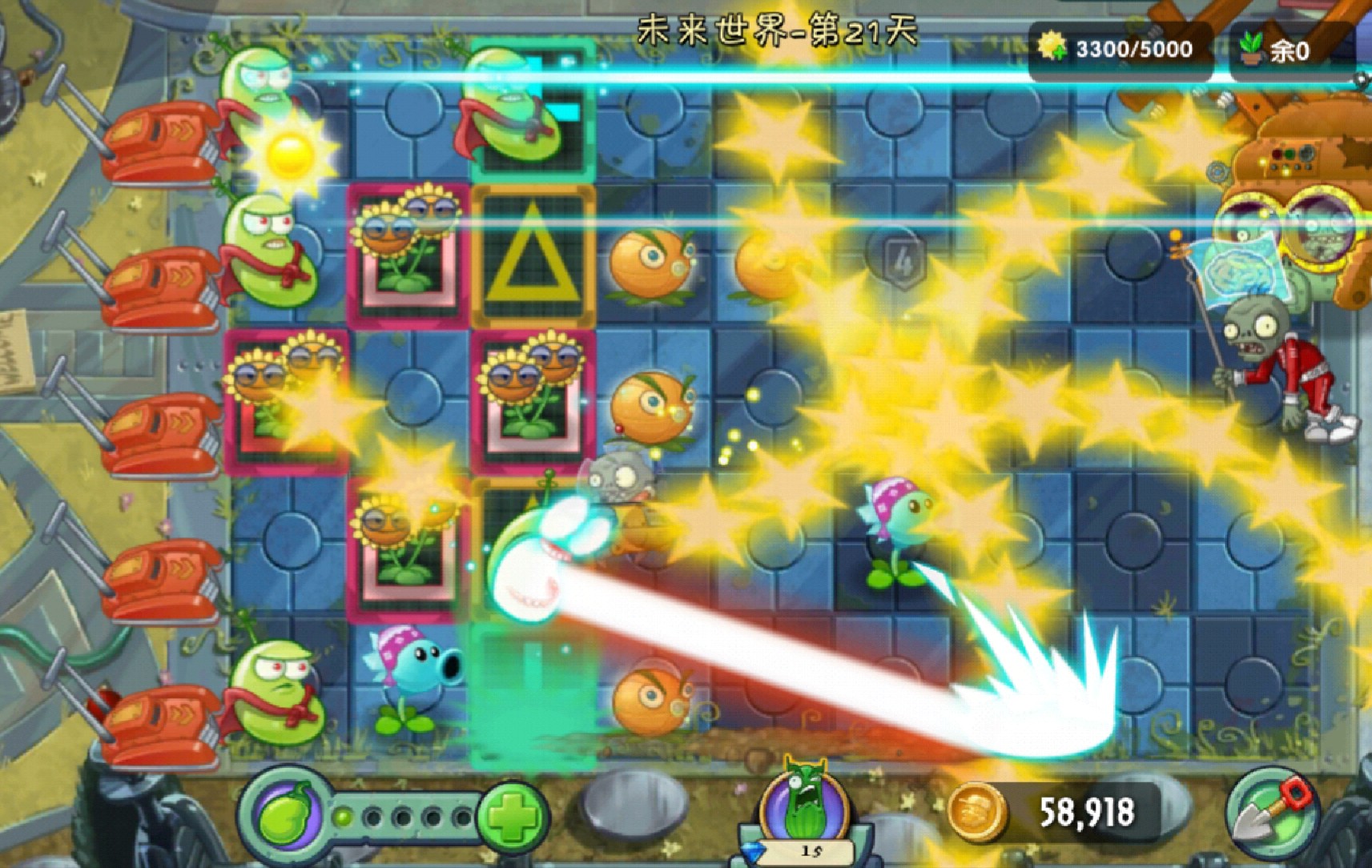
Task: Collect the glowing falling sun
Action: coord(289,155)
